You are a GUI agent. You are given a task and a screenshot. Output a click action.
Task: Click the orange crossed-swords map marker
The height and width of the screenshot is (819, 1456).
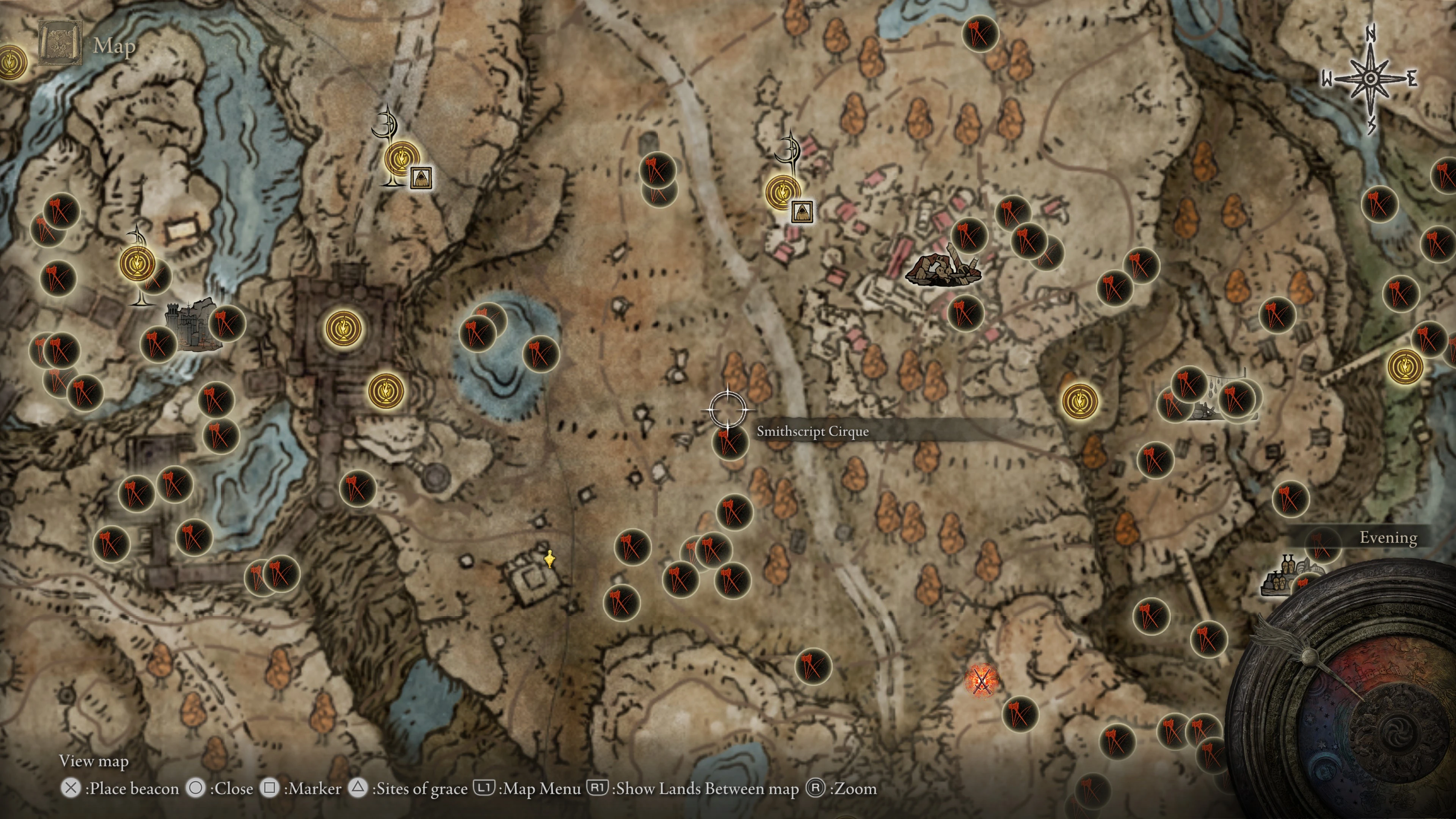tap(982, 681)
